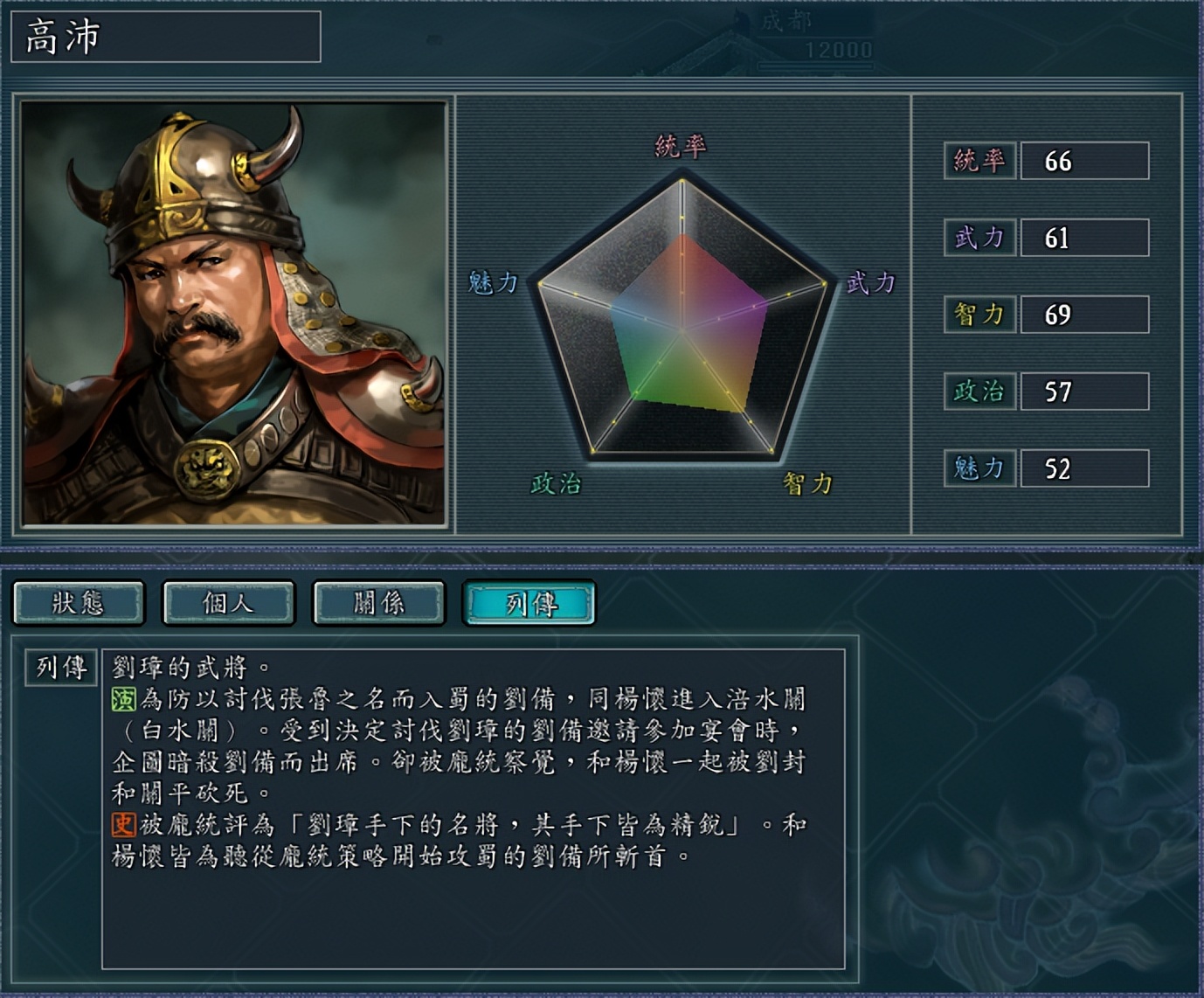The height and width of the screenshot is (998, 1204).
Task: Click the 政治 attribute label
Action: tap(979, 391)
